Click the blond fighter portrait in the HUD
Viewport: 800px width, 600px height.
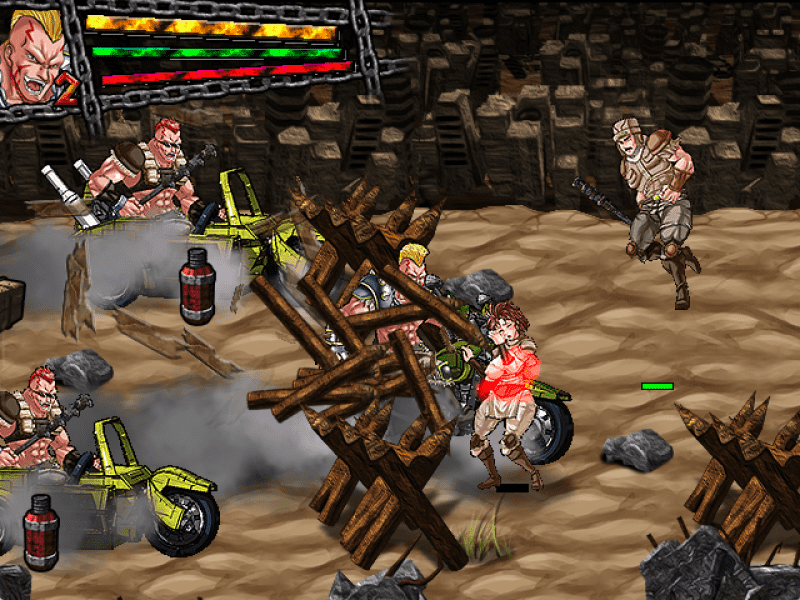[34, 55]
